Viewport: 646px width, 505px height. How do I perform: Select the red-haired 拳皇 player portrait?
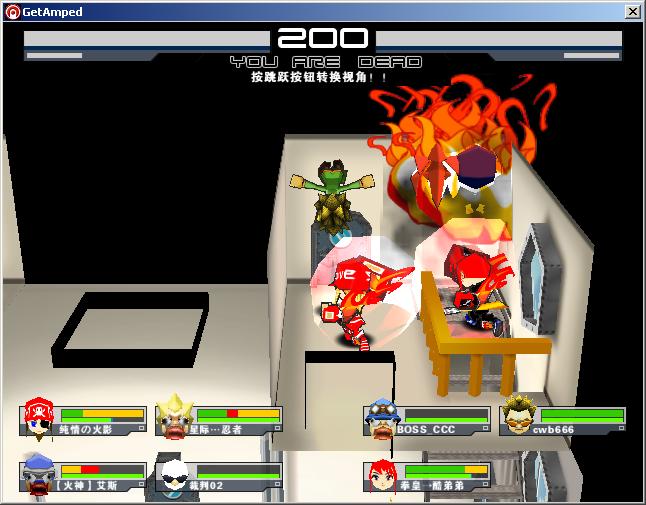click(382, 475)
